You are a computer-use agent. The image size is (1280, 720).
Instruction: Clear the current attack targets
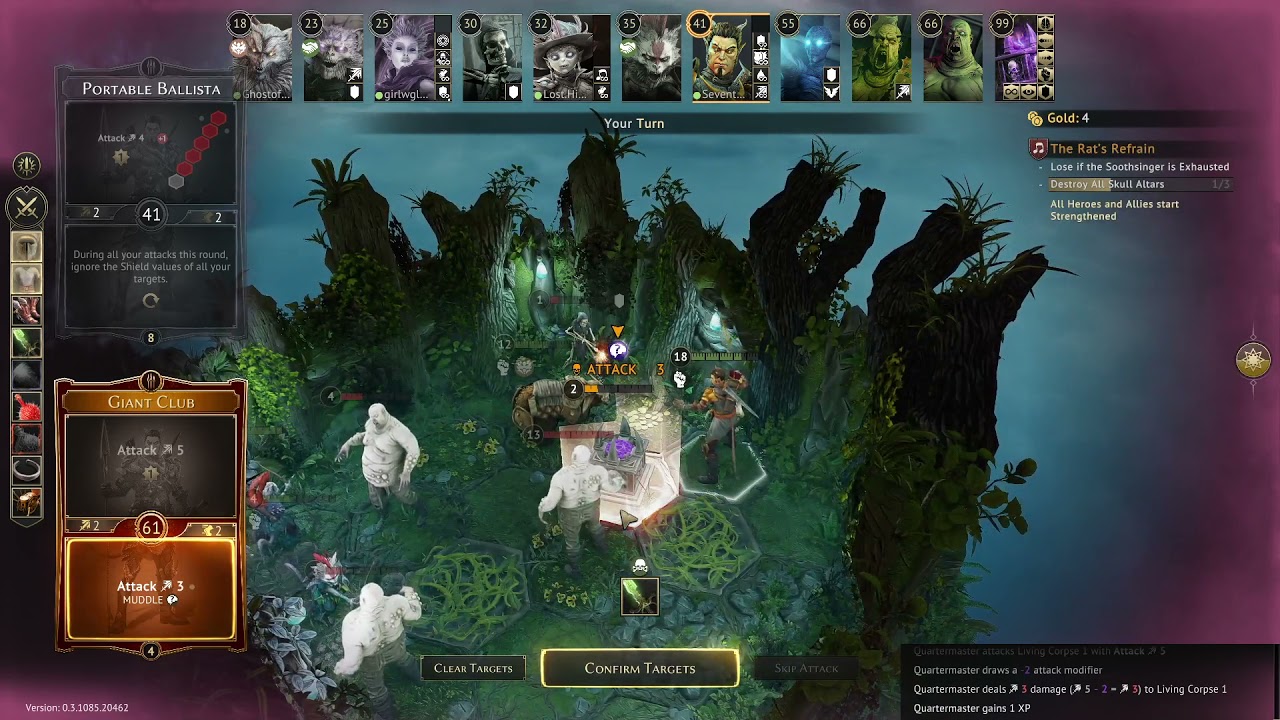[x=473, y=668]
